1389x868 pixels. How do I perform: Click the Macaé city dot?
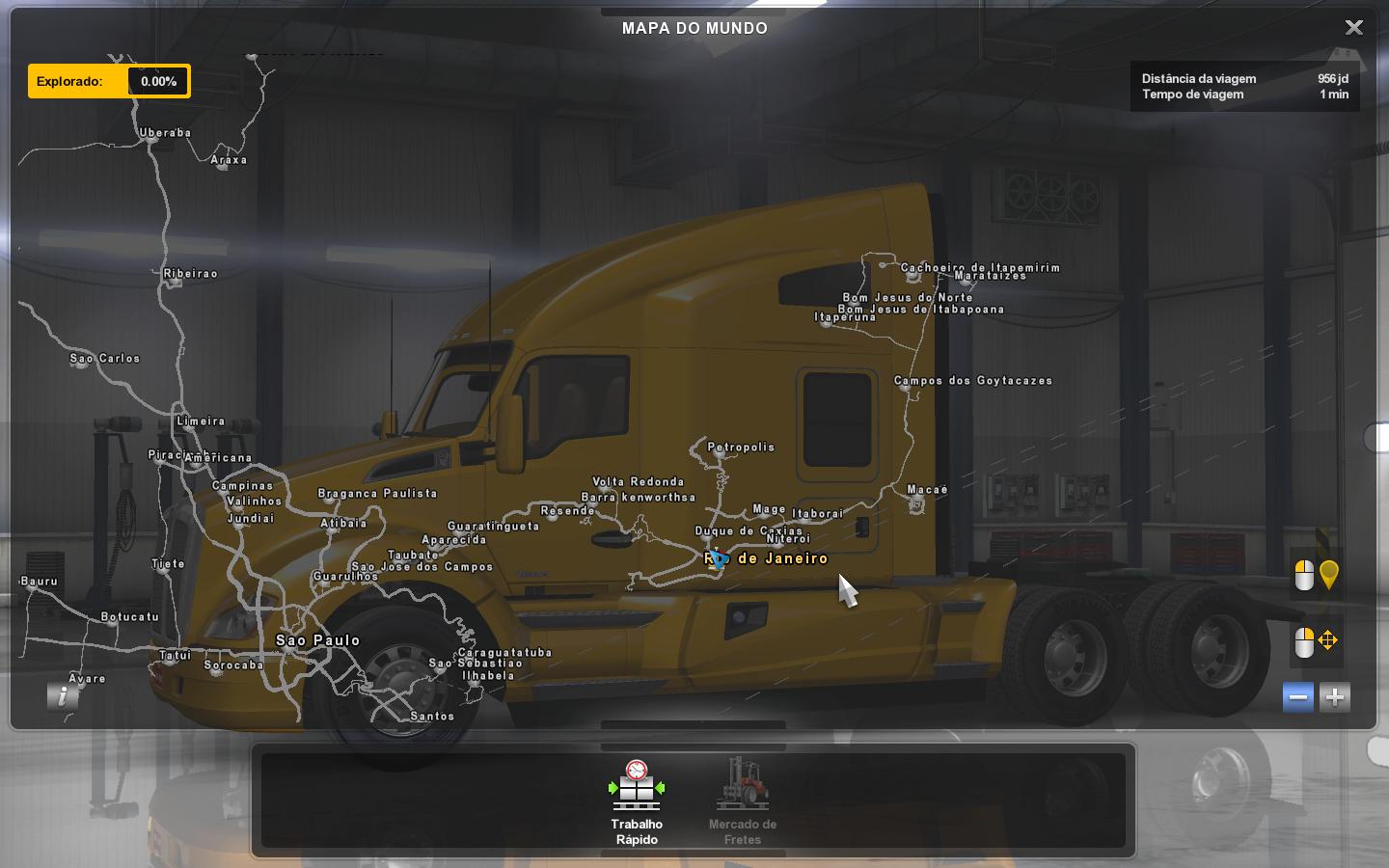tap(914, 494)
